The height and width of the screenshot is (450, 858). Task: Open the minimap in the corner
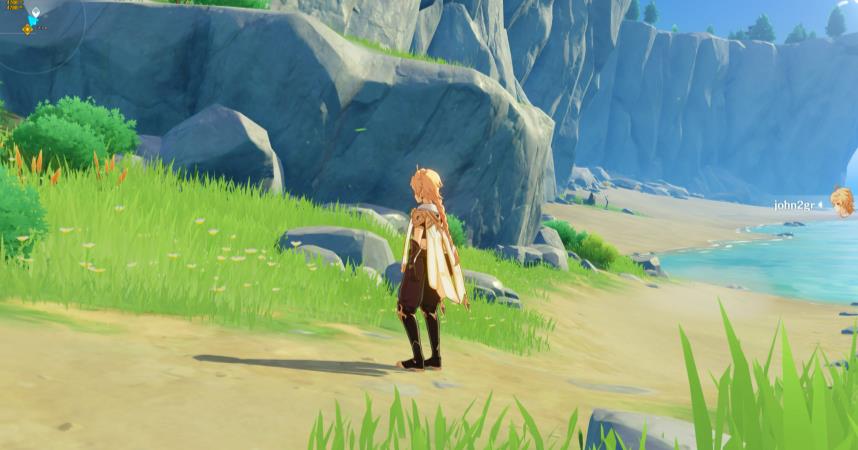click(30, 25)
